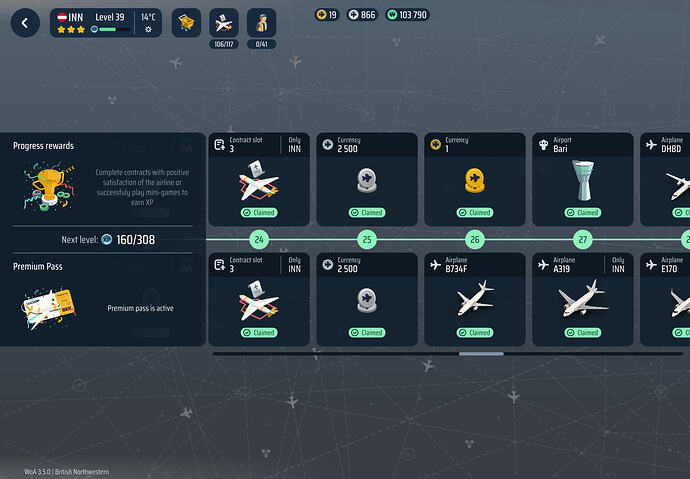Select the gold Currency 1 reward card
This screenshot has height=479, width=690.
click(x=475, y=178)
